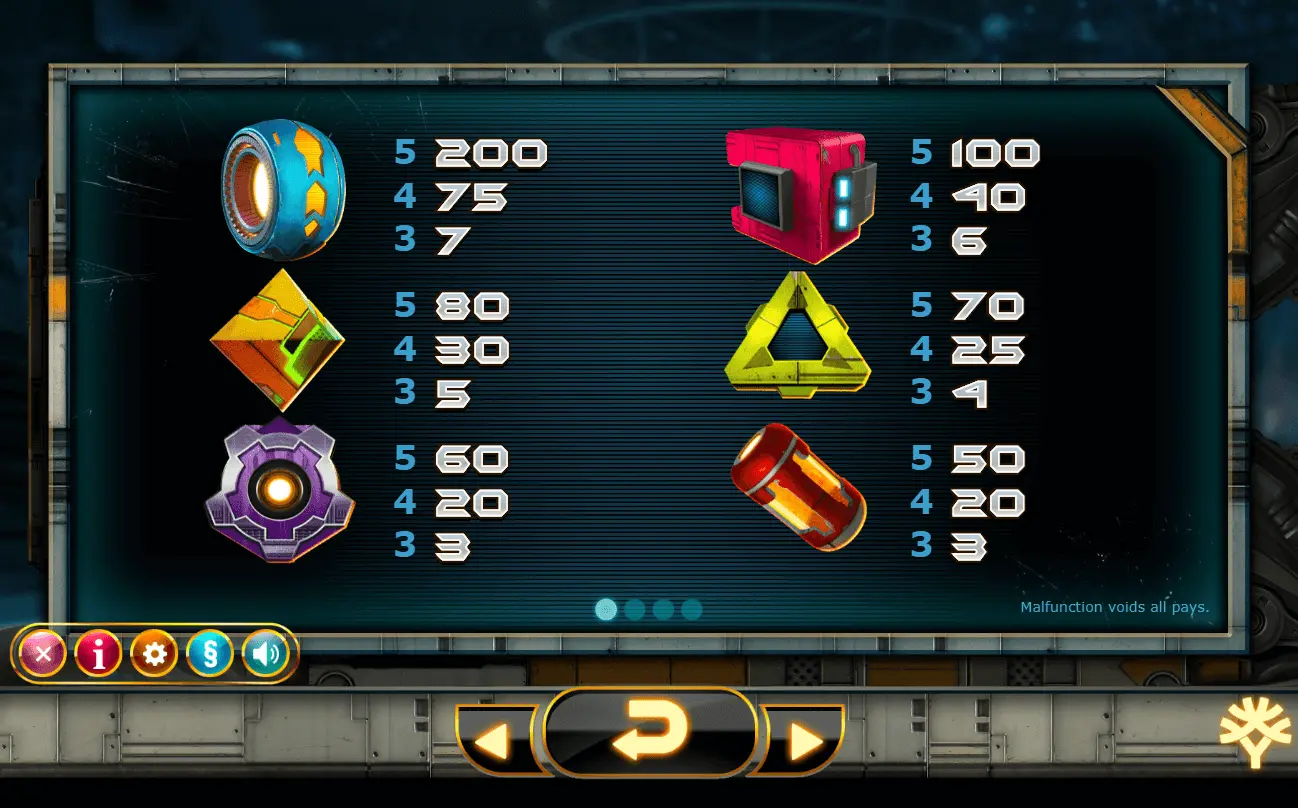Screen dimensions: 1298x808
Task: Show game rules via the blue § button
Action: (210, 655)
